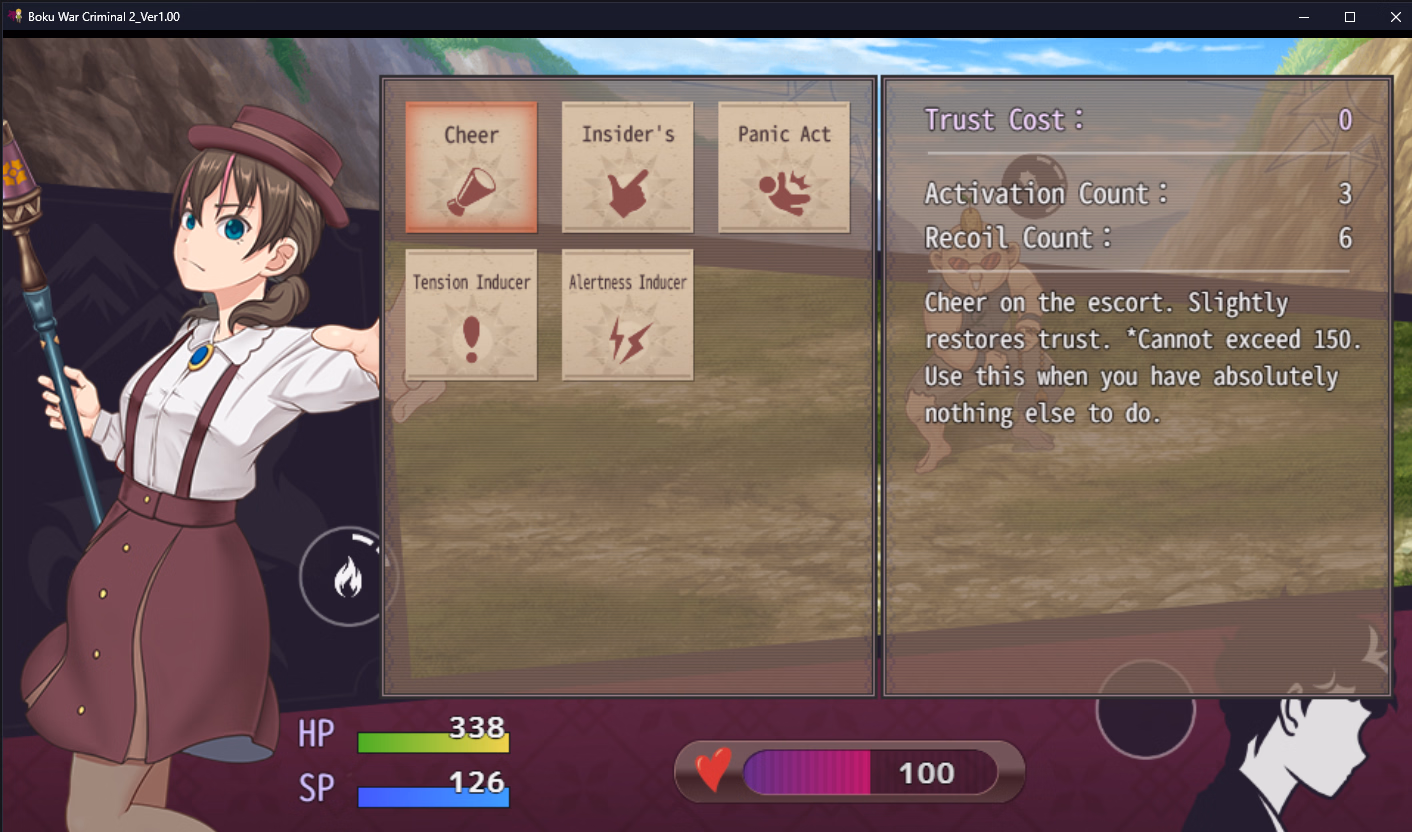Open the Trust Cost details panel
Screen dimensions: 1412x832
point(1135,119)
